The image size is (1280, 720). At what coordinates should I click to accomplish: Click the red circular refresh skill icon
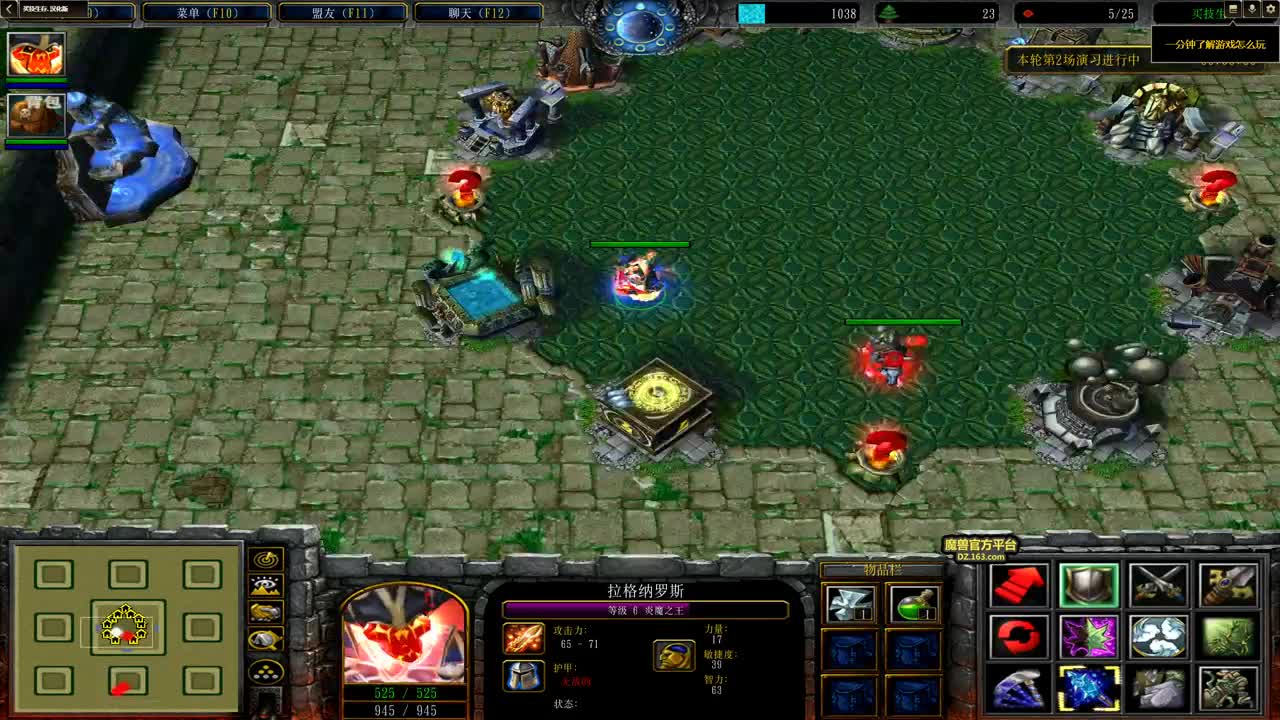click(x=1017, y=637)
